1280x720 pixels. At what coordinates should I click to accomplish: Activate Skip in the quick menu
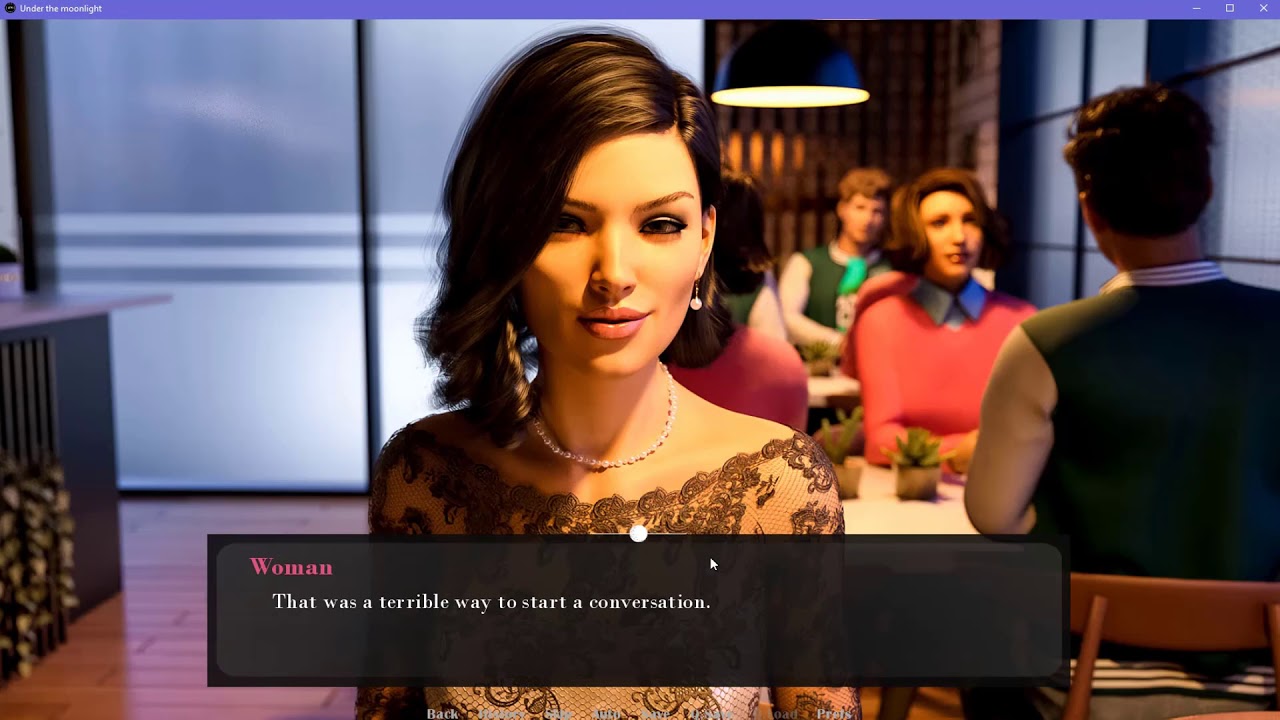point(558,713)
